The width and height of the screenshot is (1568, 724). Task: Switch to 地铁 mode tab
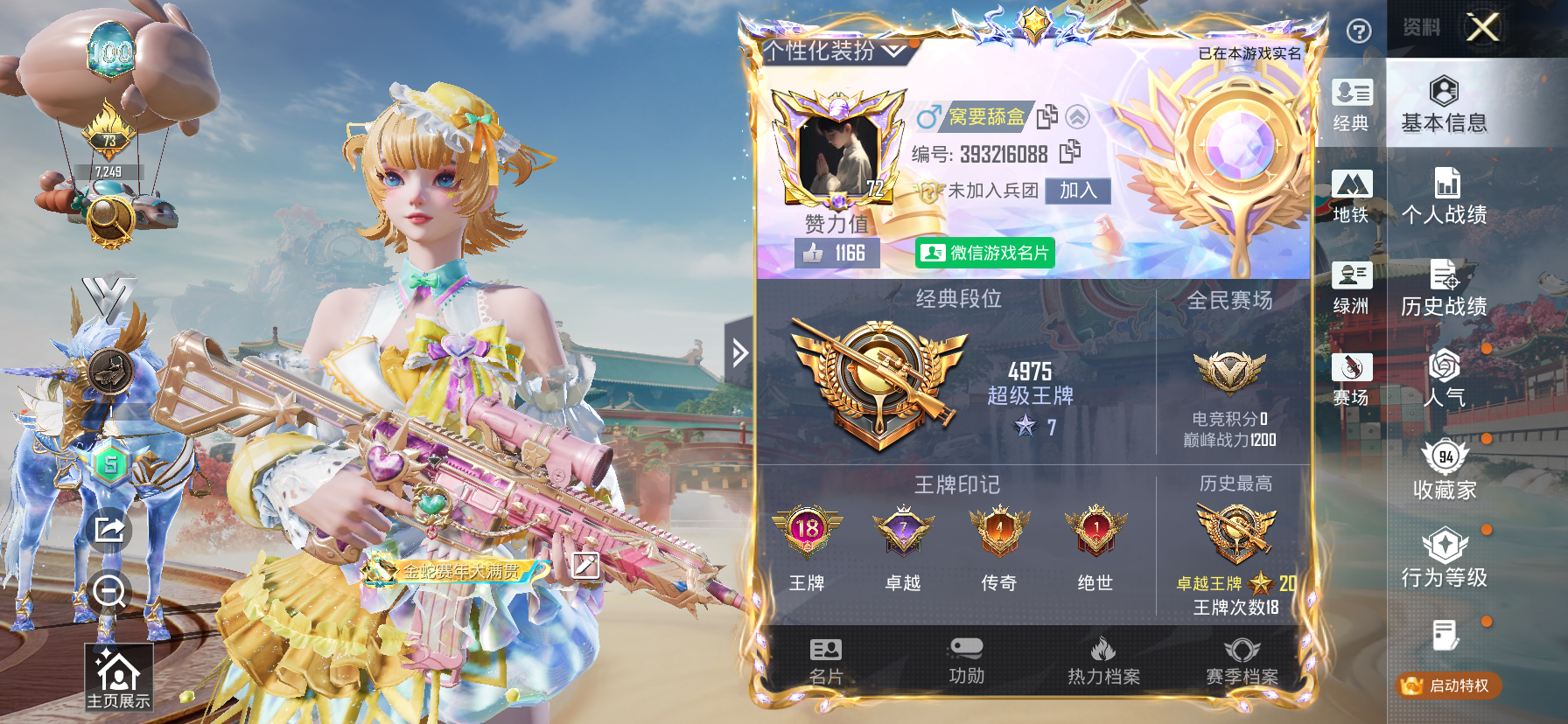pos(1351,197)
